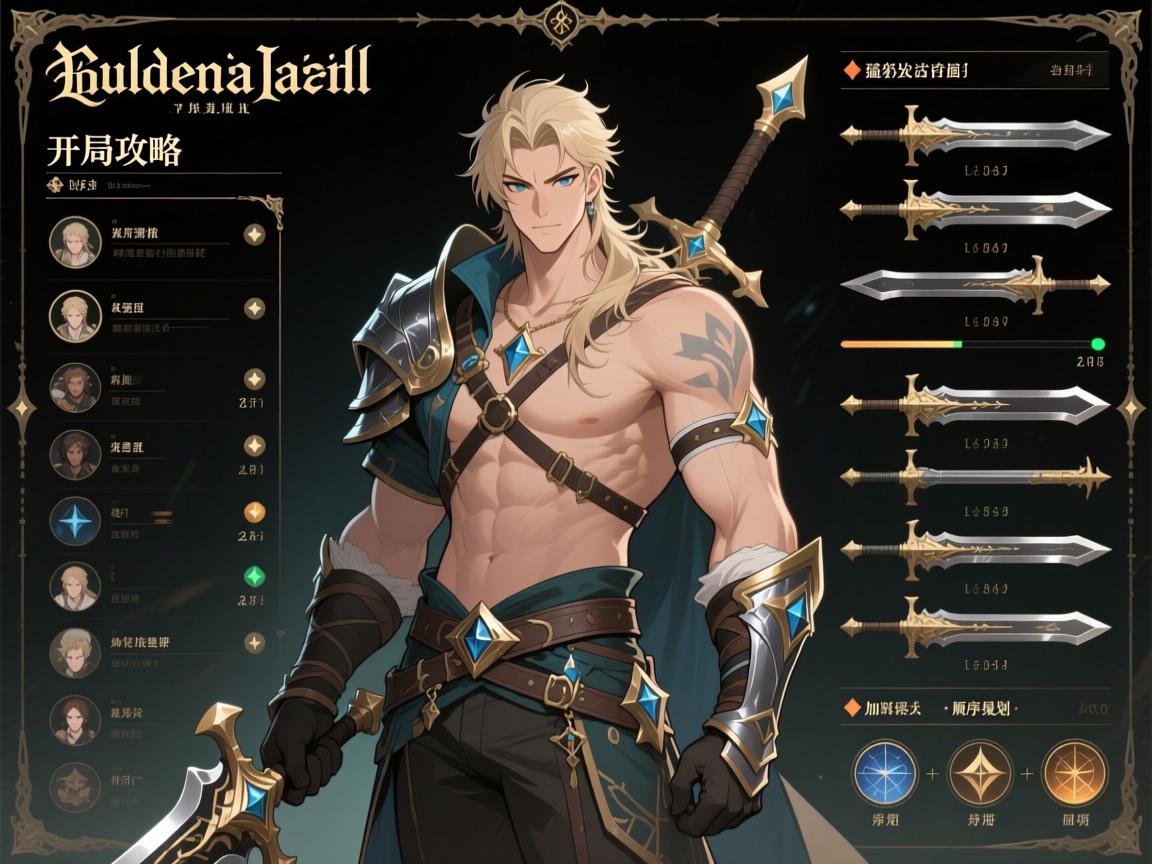Screen dimensions: 1152x864
Task: Select the sword with its blade pointing left
Action: point(975,285)
